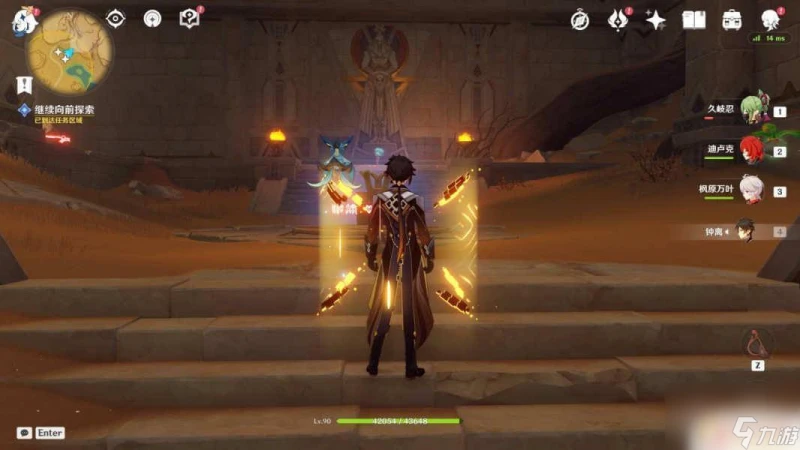
Task: Open the compass icon in the top bar
Action: 580,19
